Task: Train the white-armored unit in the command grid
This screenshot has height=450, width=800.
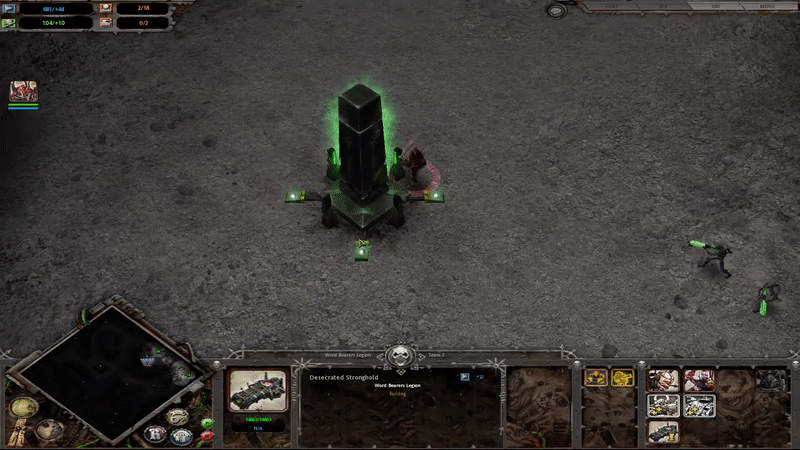Action: [663, 380]
